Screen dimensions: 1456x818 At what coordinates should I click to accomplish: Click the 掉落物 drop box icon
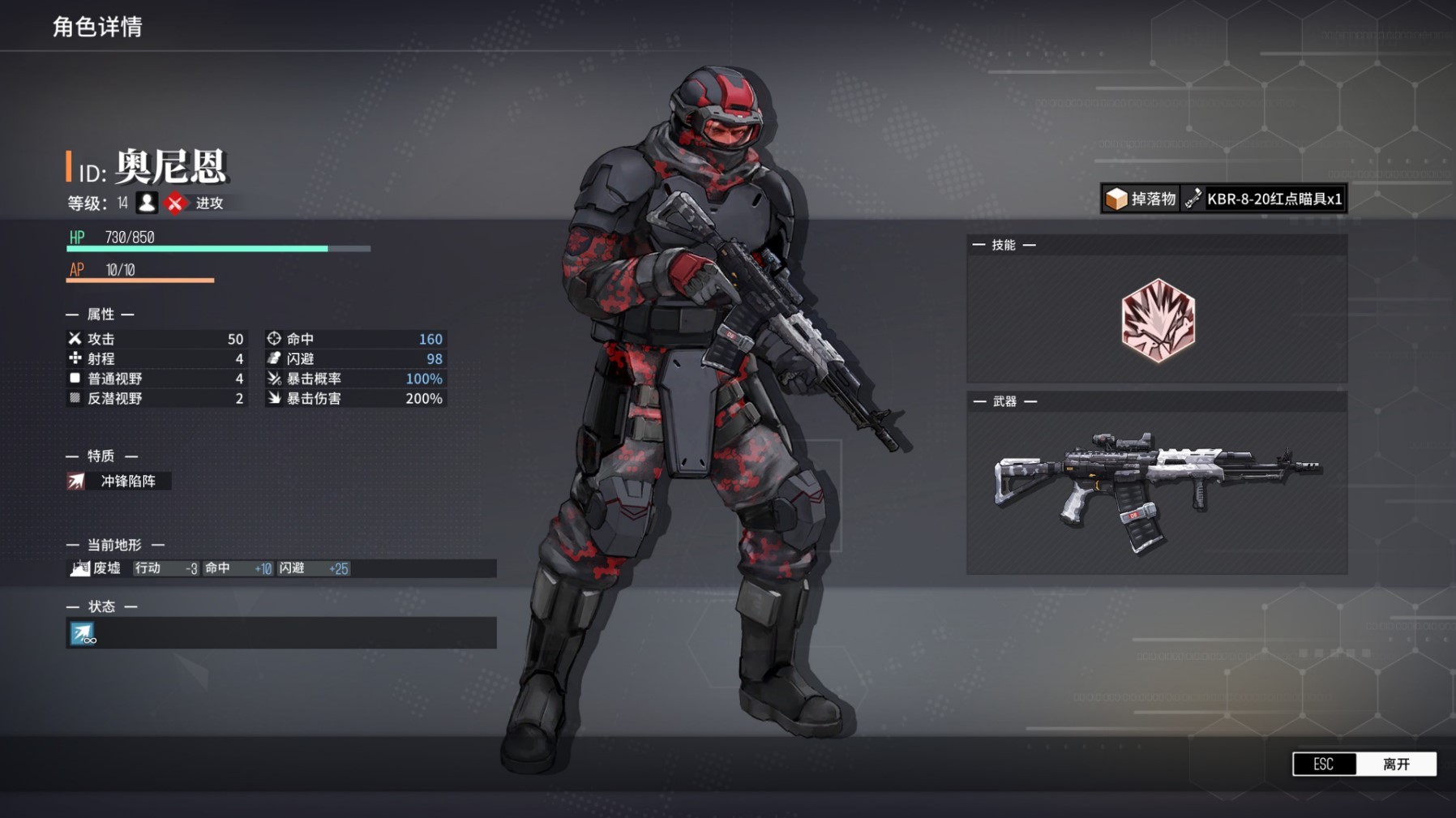tap(1116, 199)
